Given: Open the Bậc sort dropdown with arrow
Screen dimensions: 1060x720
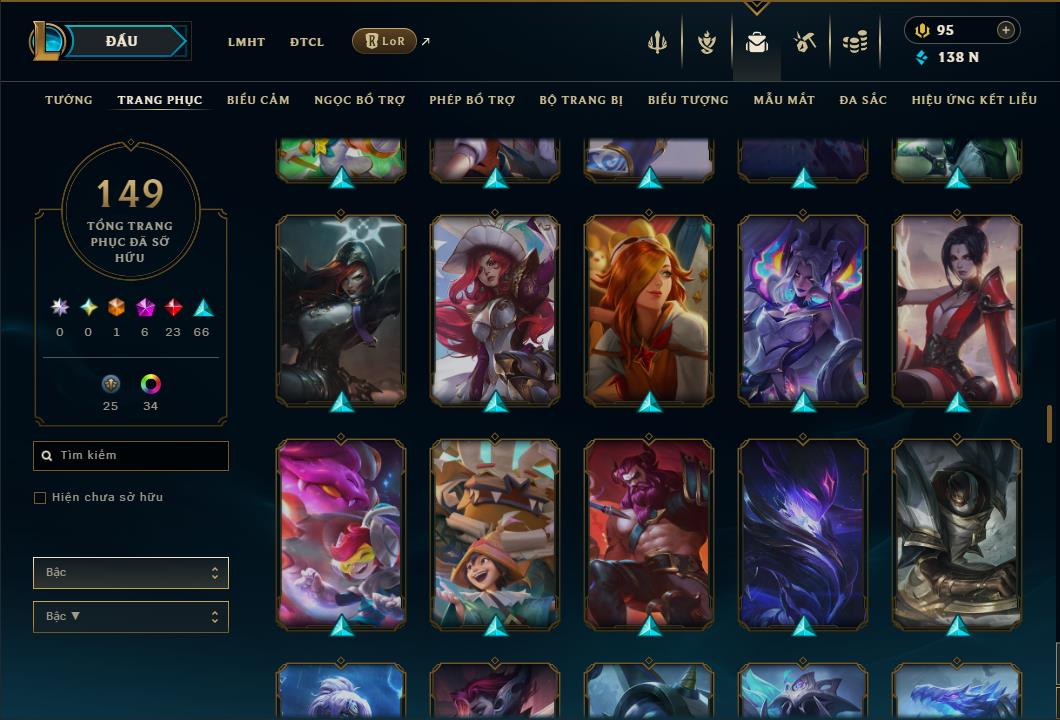Looking at the screenshot, I should point(131,617).
